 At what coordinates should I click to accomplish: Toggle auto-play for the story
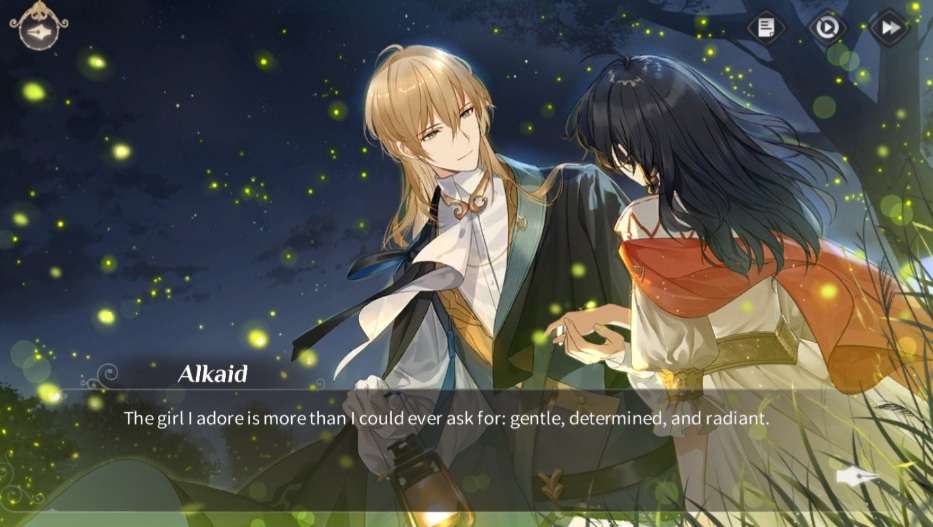pos(827,27)
